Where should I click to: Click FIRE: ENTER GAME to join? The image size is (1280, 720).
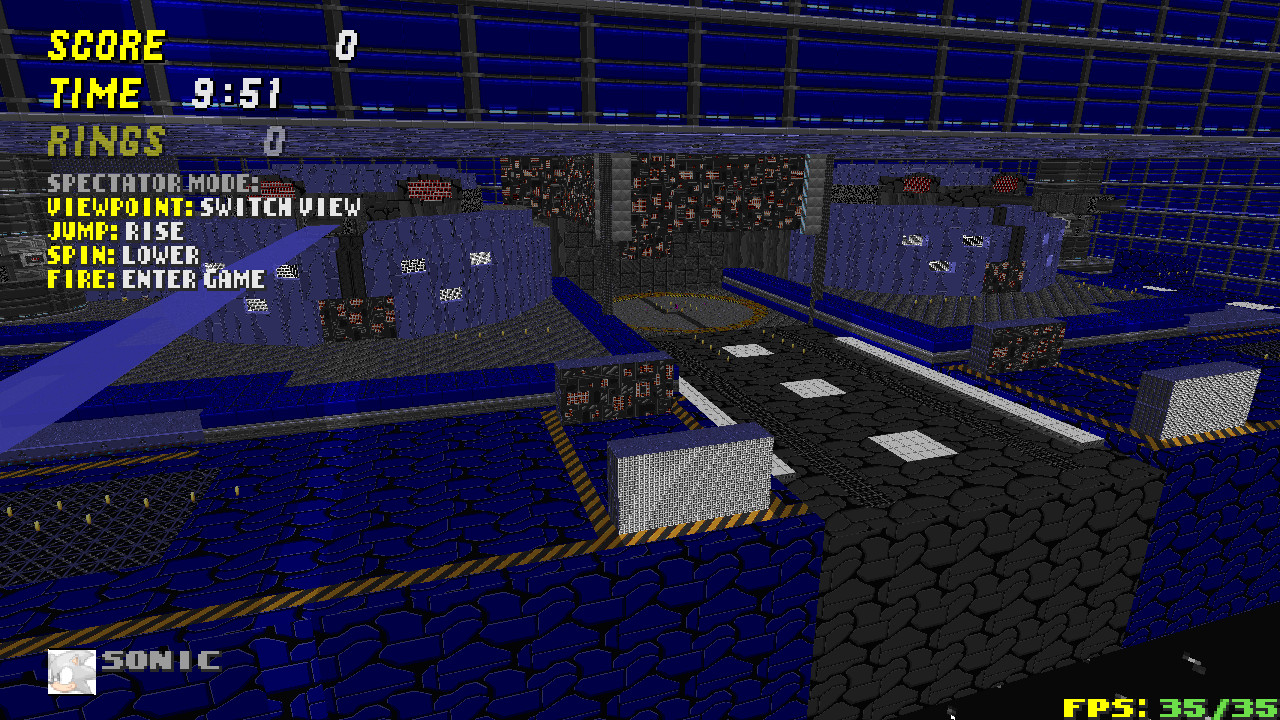[x=155, y=279]
